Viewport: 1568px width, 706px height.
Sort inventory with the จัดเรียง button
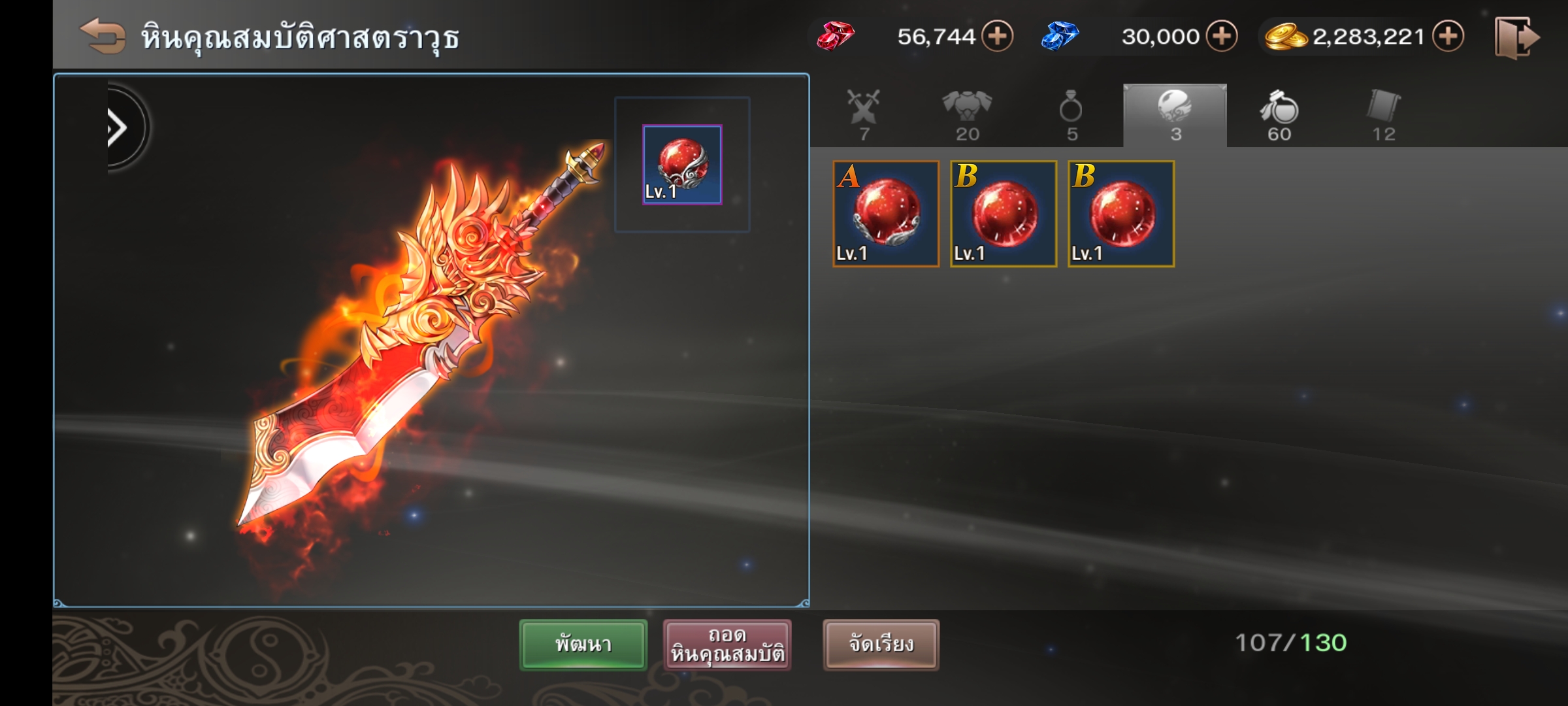coord(881,645)
